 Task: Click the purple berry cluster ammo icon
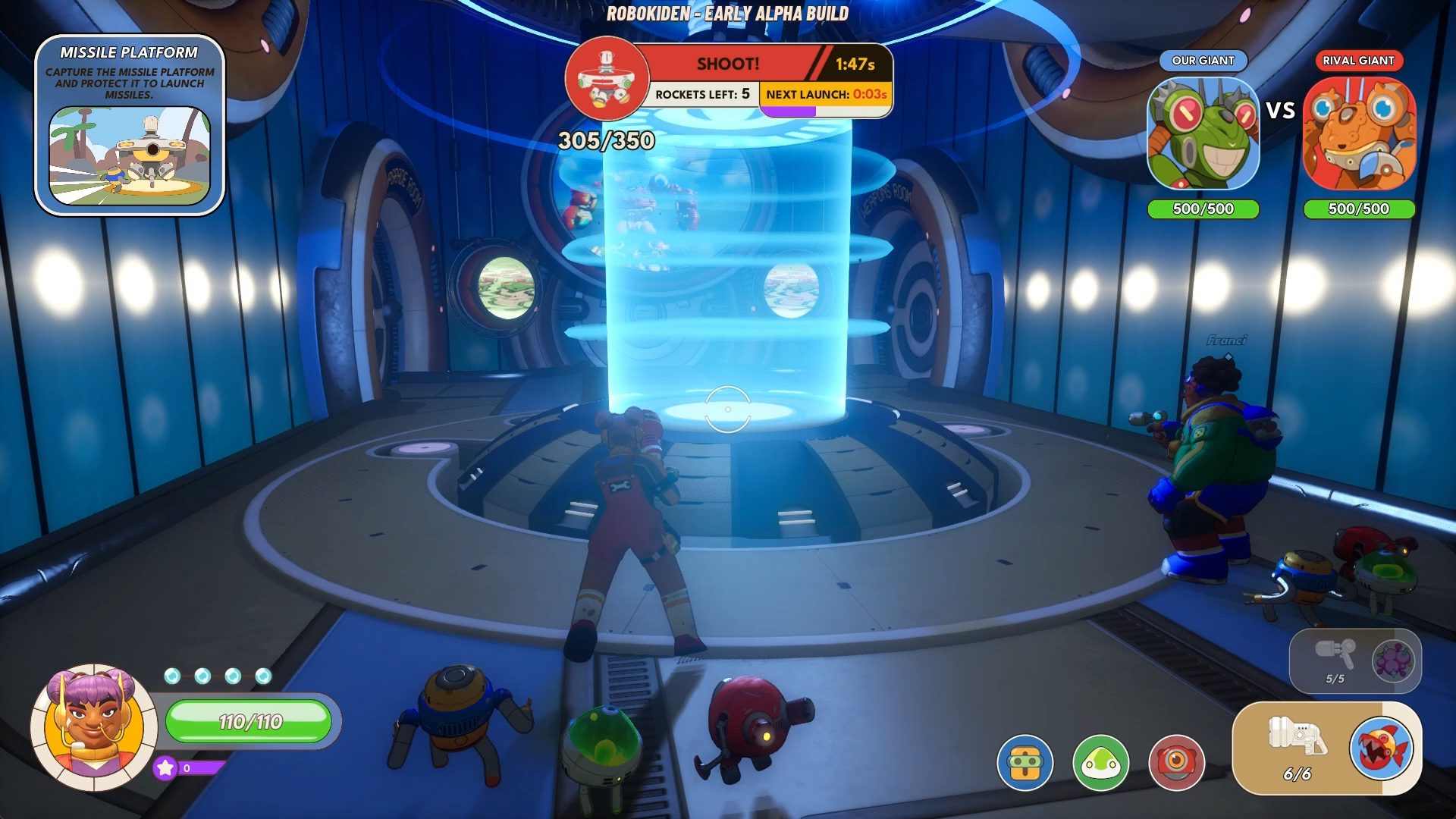pos(1393,660)
